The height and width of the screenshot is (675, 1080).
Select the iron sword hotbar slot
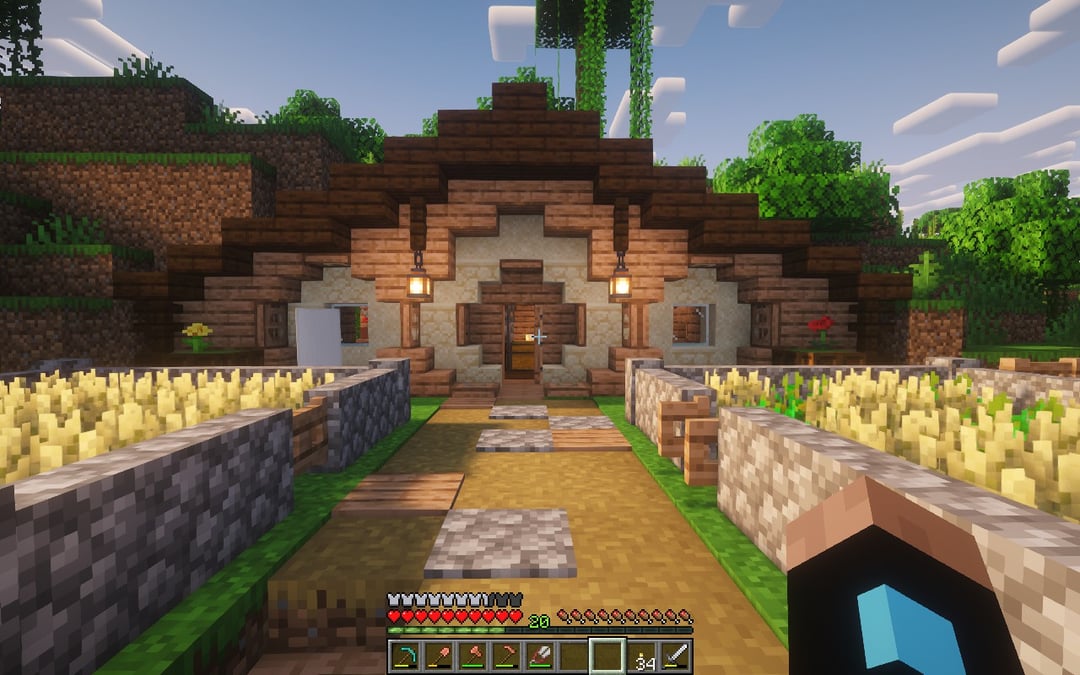pos(676,656)
